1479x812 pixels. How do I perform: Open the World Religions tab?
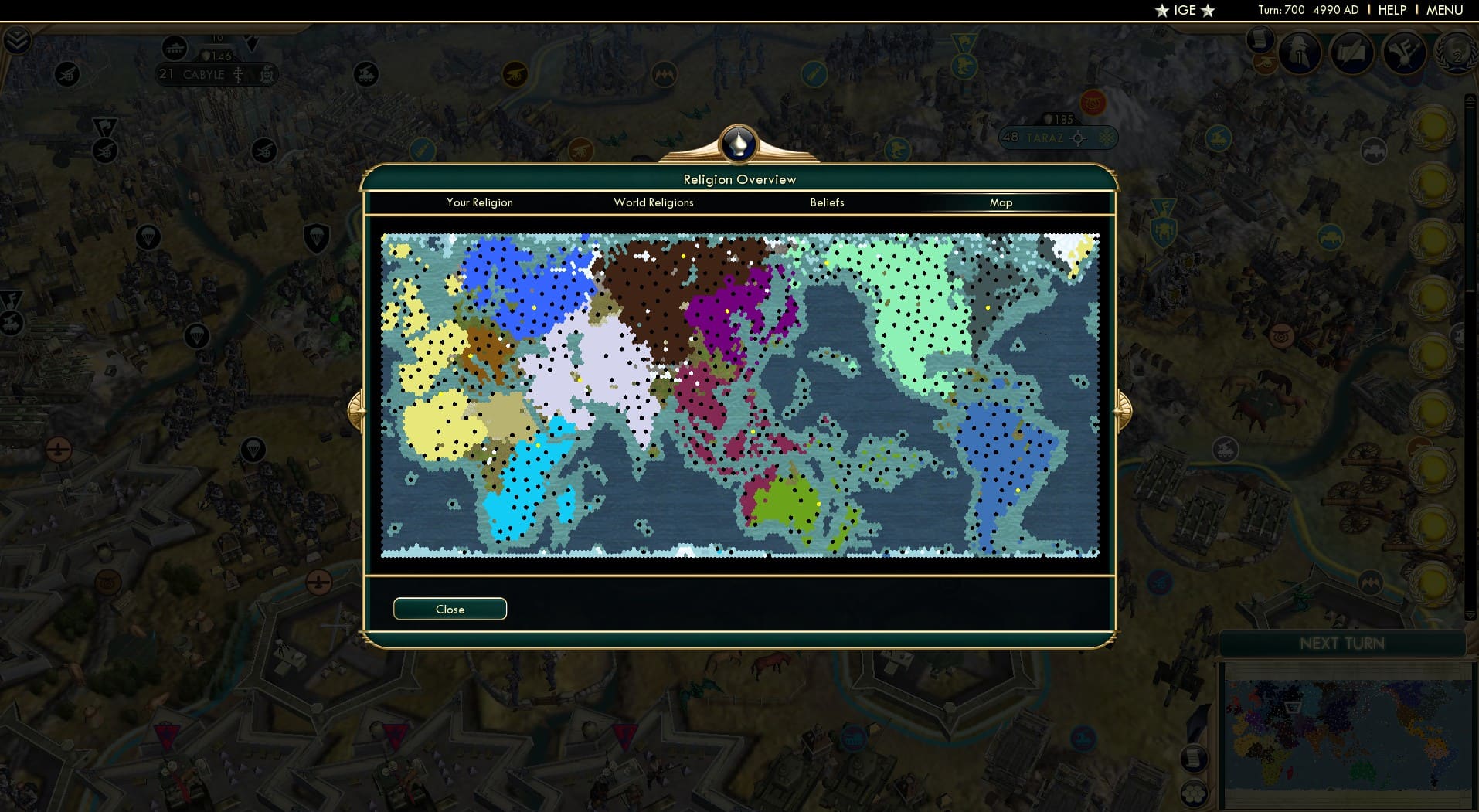[x=653, y=202]
